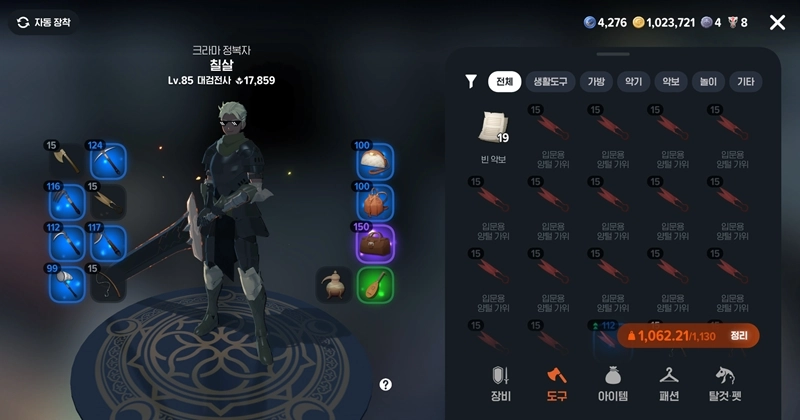This screenshot has width=800, height=420.
Task: Open the item filter funnel
Action: coord(471,82)
